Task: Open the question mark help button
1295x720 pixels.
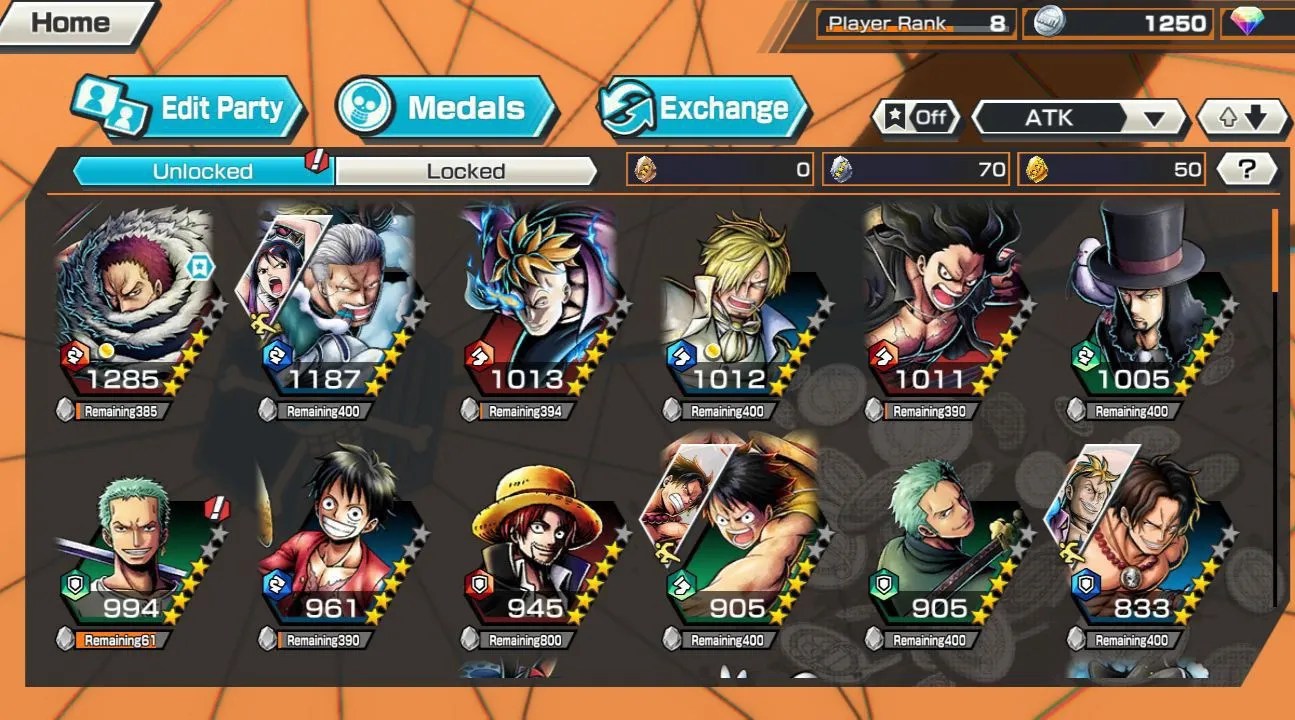Action: tap(1245, 170)
